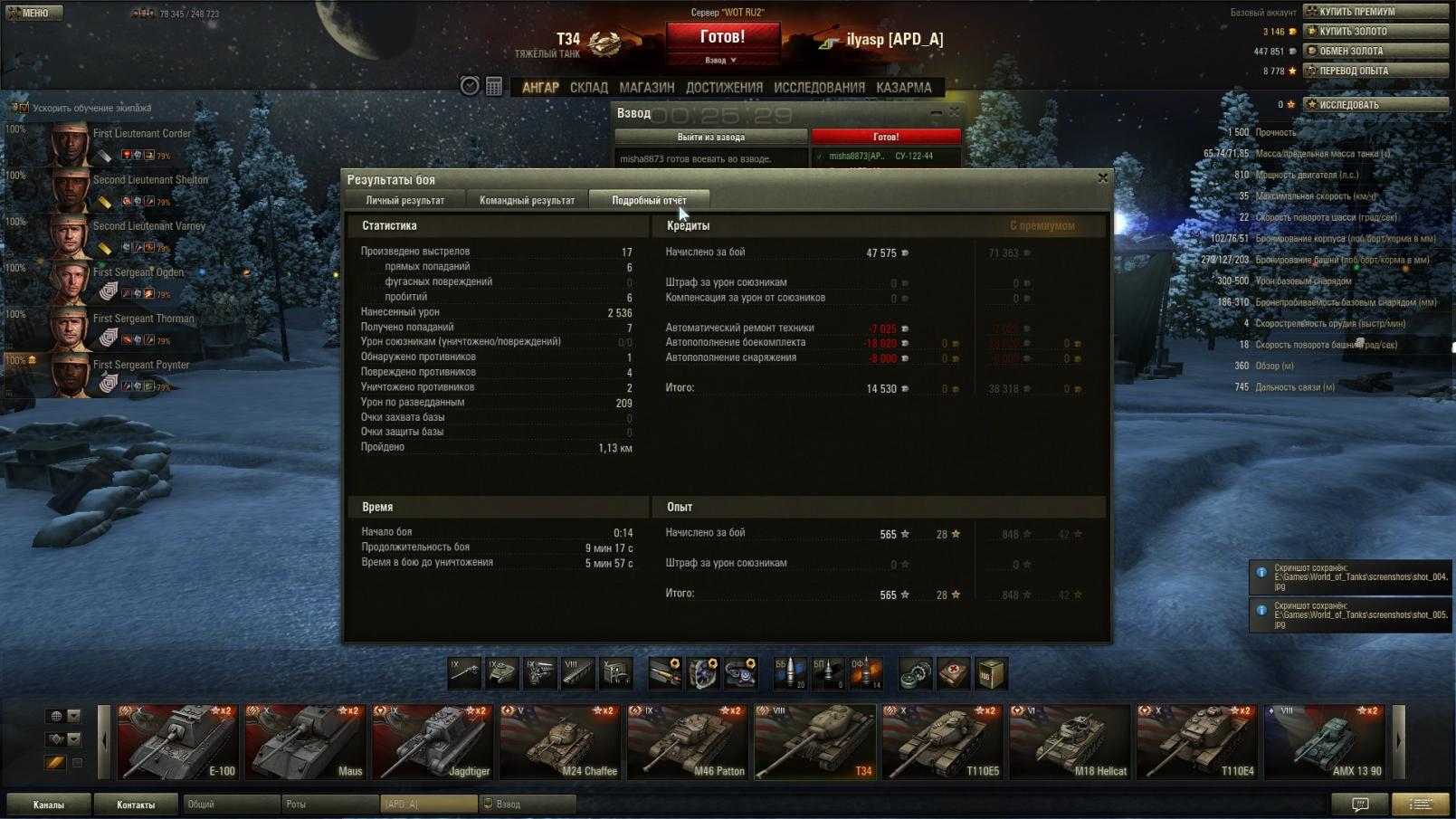
Task: Open the Контакты panel
Action: [136, 805]
